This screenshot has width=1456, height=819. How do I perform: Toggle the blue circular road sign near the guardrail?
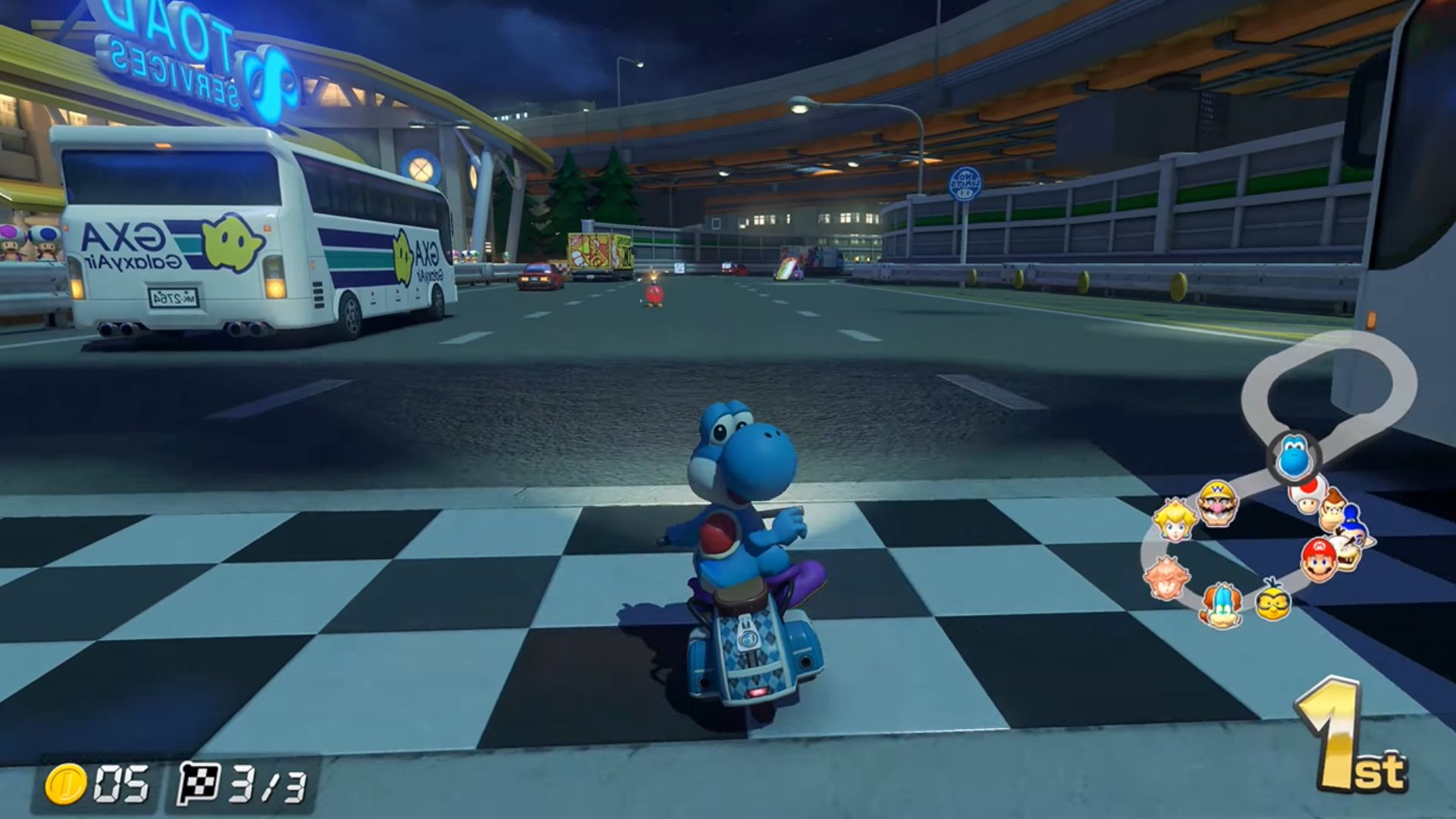point(965,184)
